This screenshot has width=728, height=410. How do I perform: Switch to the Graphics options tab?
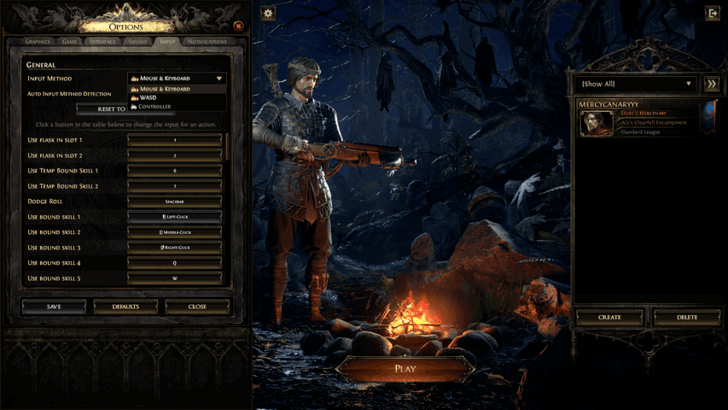(x=37, y=42)
